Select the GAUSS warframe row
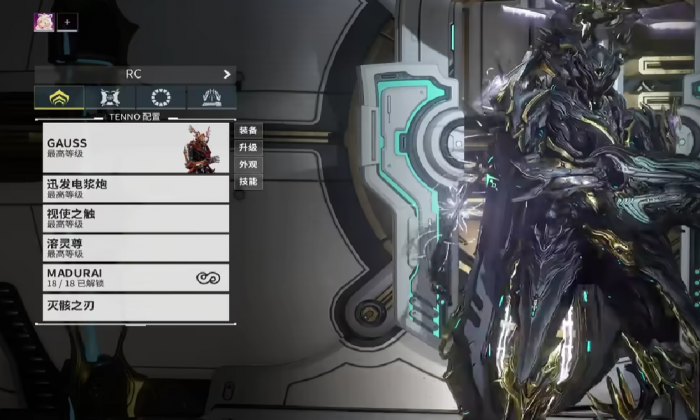Image resolution: width=700 pixels, height=420 pixels. 136,148
